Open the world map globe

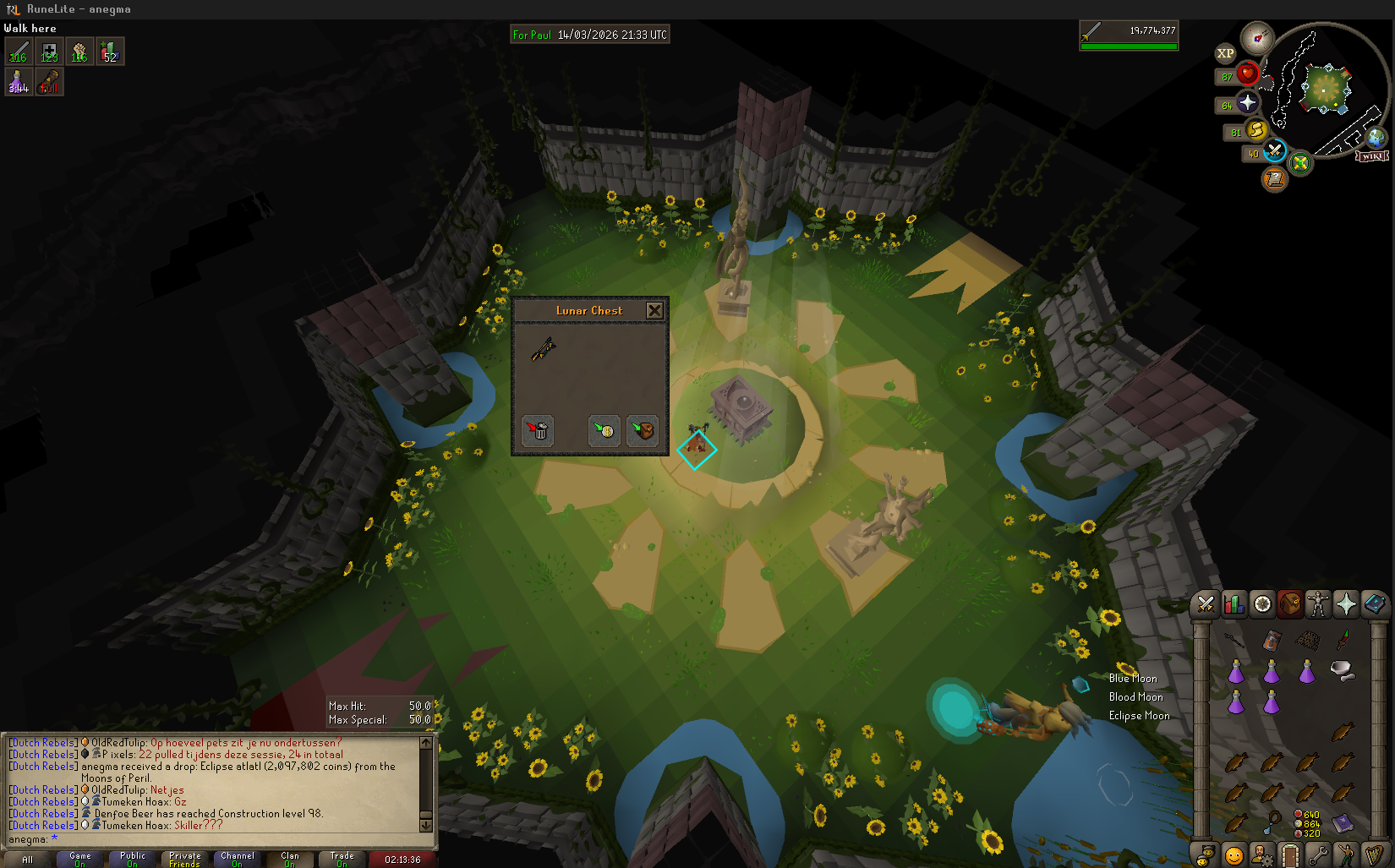[1376, 137]
